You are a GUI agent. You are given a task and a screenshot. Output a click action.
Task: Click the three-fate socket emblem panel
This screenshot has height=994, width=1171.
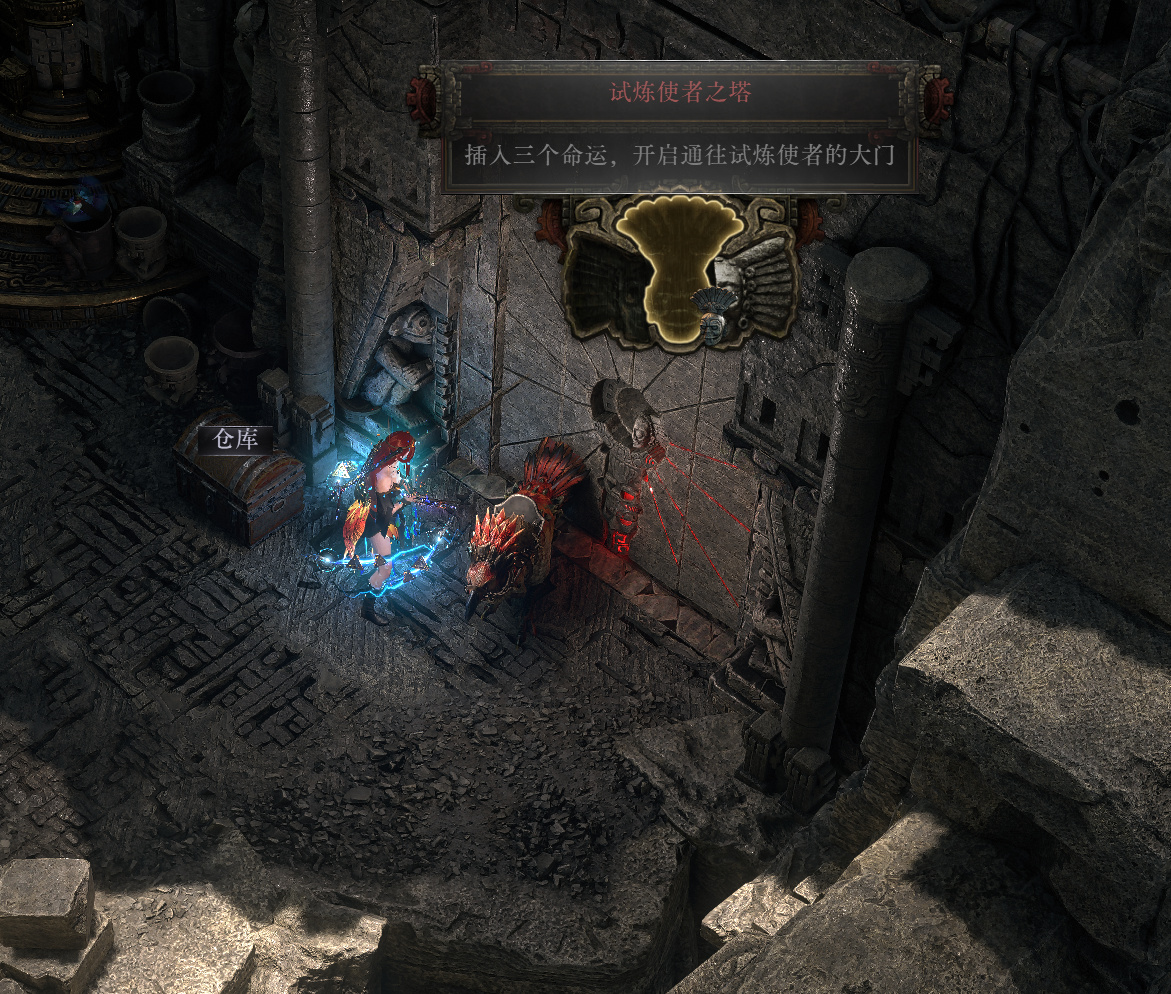click(x=680, y=270)
